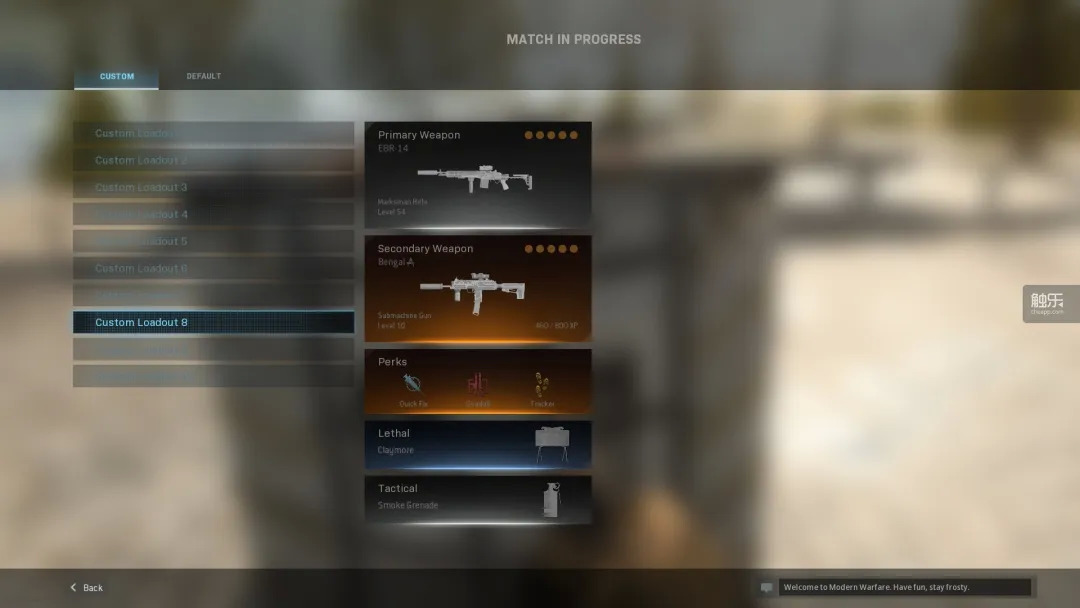Click the chat message box
The width and height of the screenshot is (1080, 608).
pyautogui.click(x=904, y=588)
